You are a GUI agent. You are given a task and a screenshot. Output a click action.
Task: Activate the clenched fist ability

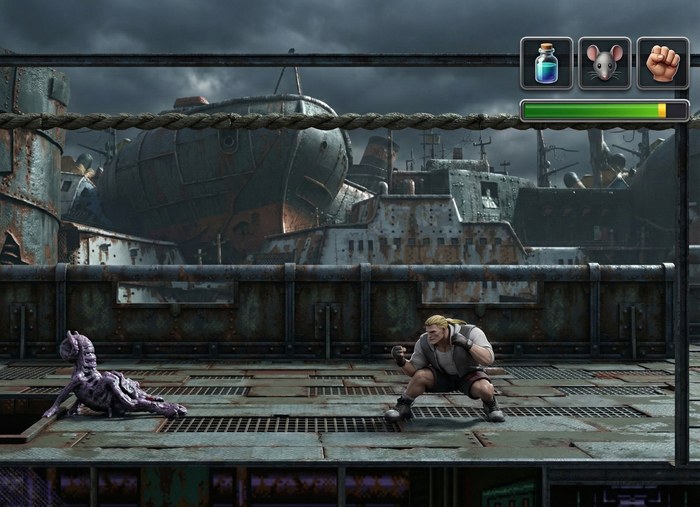663,63
